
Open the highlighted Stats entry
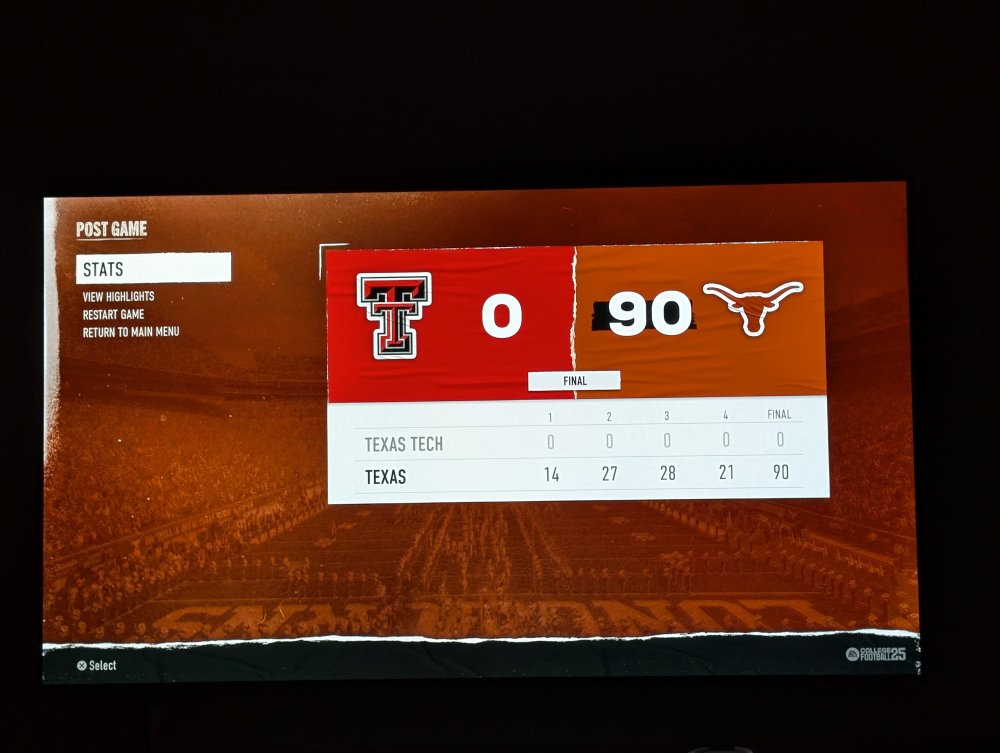153,268
